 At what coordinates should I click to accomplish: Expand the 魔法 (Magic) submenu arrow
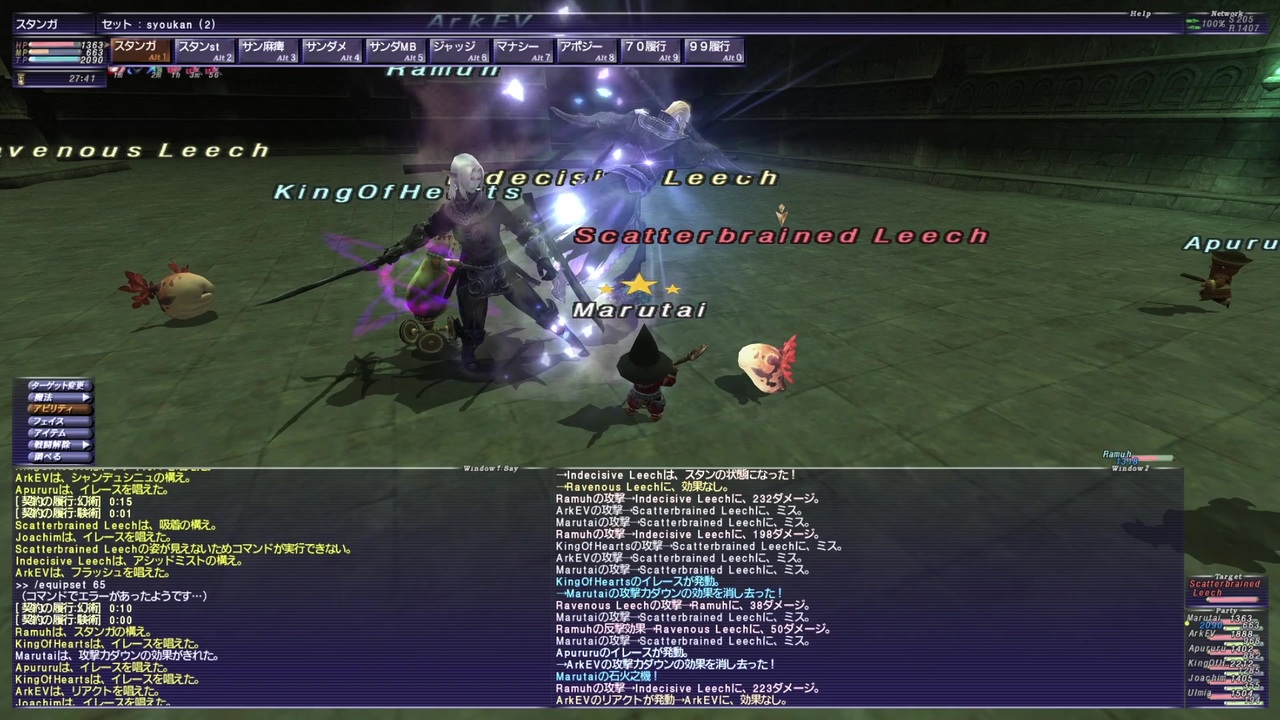tap(87, 396)
